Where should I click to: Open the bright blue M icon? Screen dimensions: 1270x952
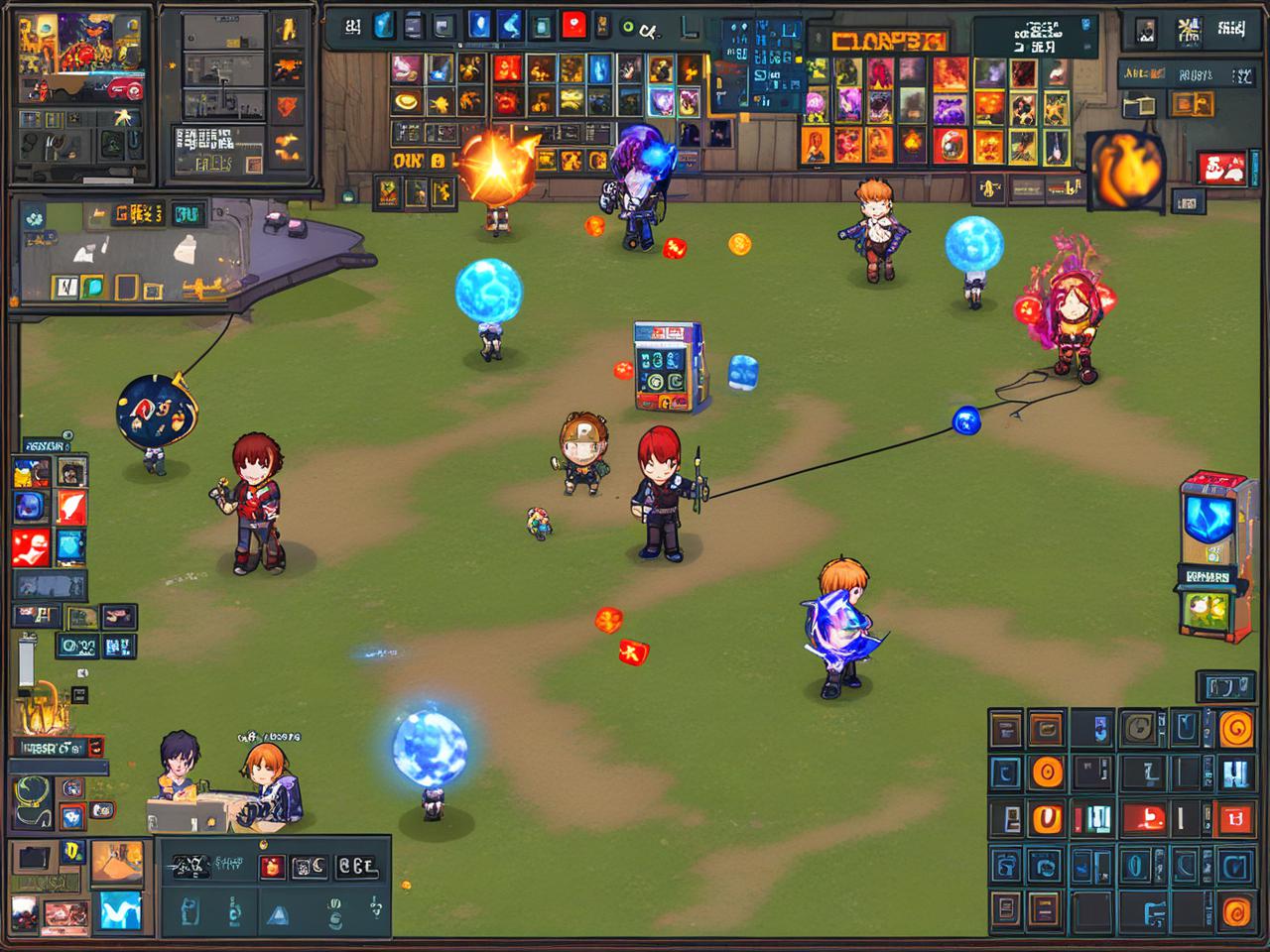pos(119,911)
